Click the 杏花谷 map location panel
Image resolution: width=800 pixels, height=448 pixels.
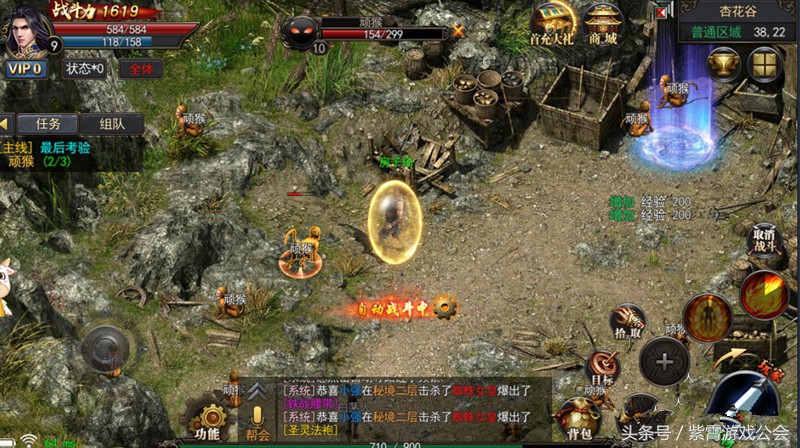pyautogui.click(x=738, y=22)
